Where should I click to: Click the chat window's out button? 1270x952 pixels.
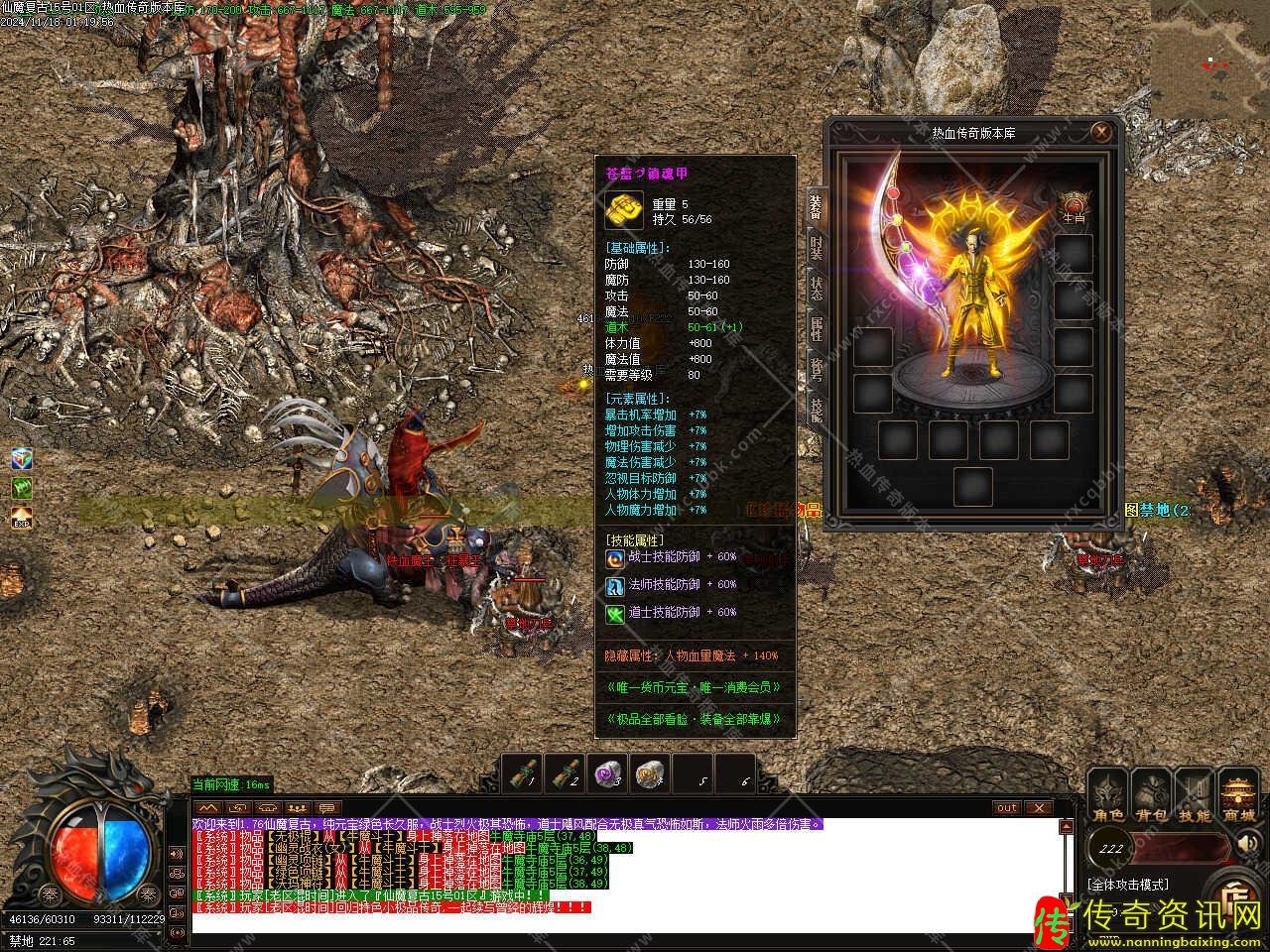point(1007,808)
